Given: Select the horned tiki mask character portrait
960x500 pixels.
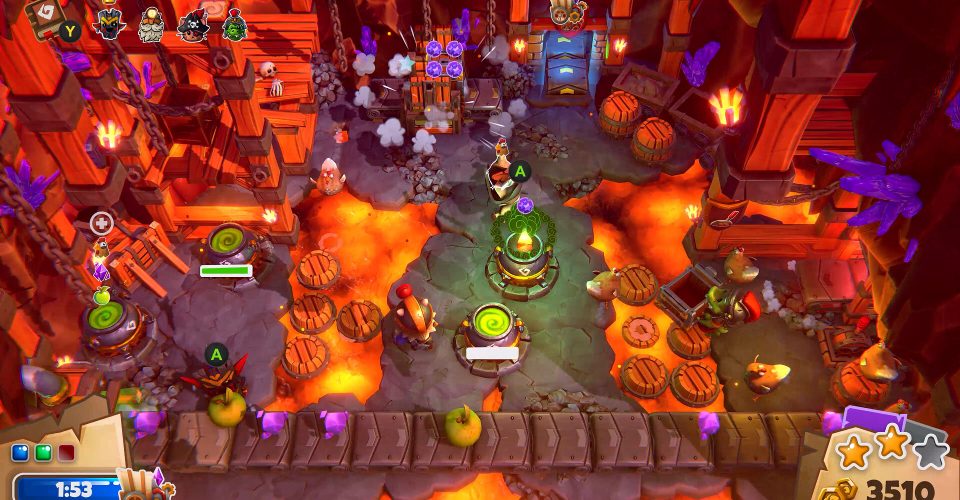Looking at the screenshot, I should 108,23.
